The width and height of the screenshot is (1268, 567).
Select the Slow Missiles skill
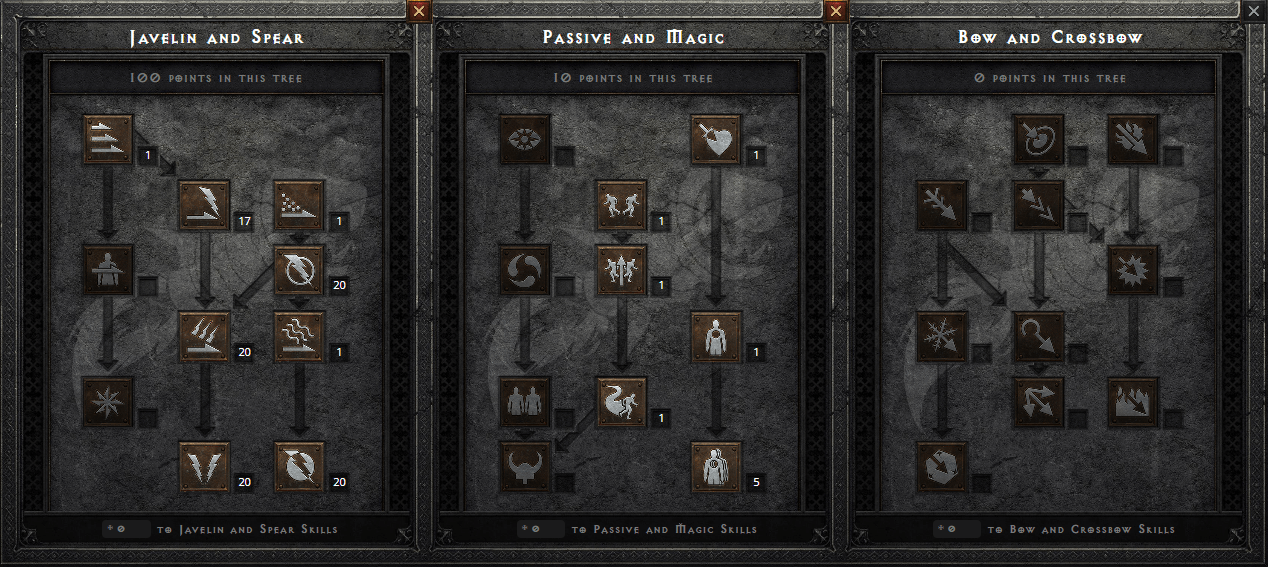tap(525, 270)
